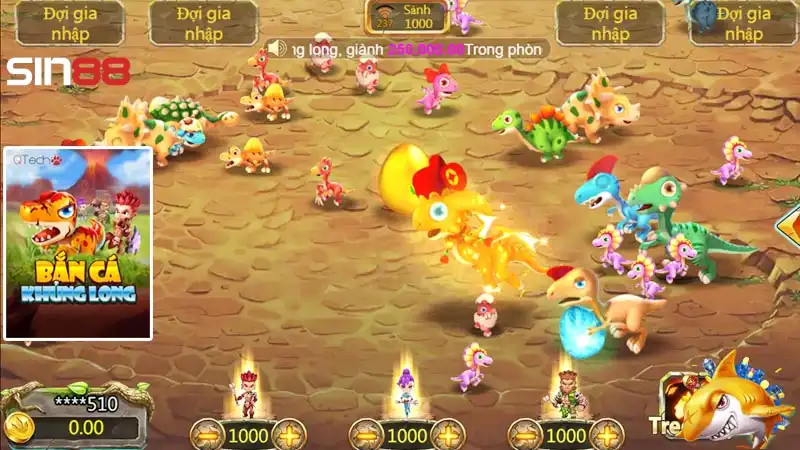Image resolution: width=800 pixels, height=450 pixels.
Task: Increase the bet under the purple-haired hunter
Action: coord(447,436)
